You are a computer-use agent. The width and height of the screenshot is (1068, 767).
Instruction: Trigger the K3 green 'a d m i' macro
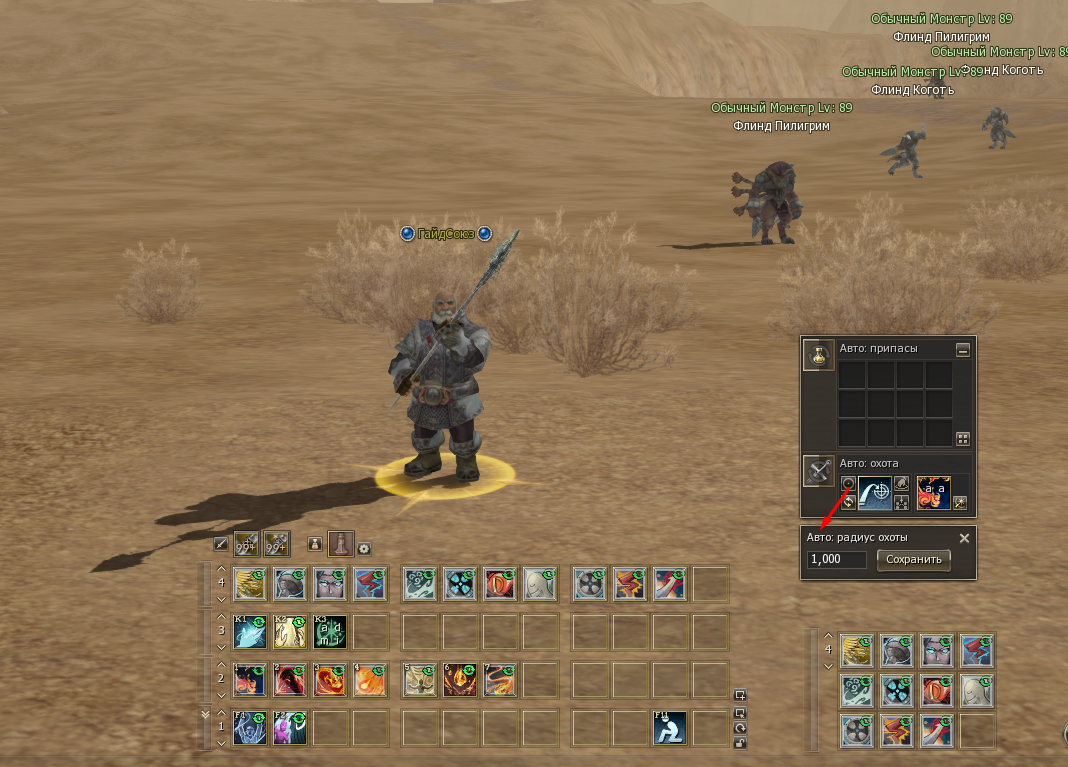(330, 631)
